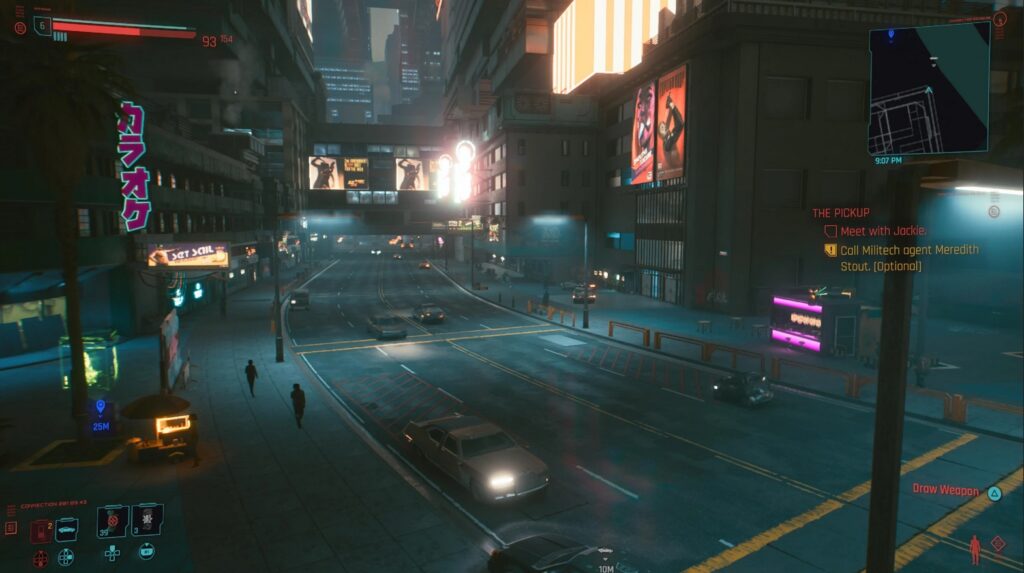Viewport: 1024px width, 573px height.
Task: Select the grenade slot showing 3
Action: pos(146,520)
